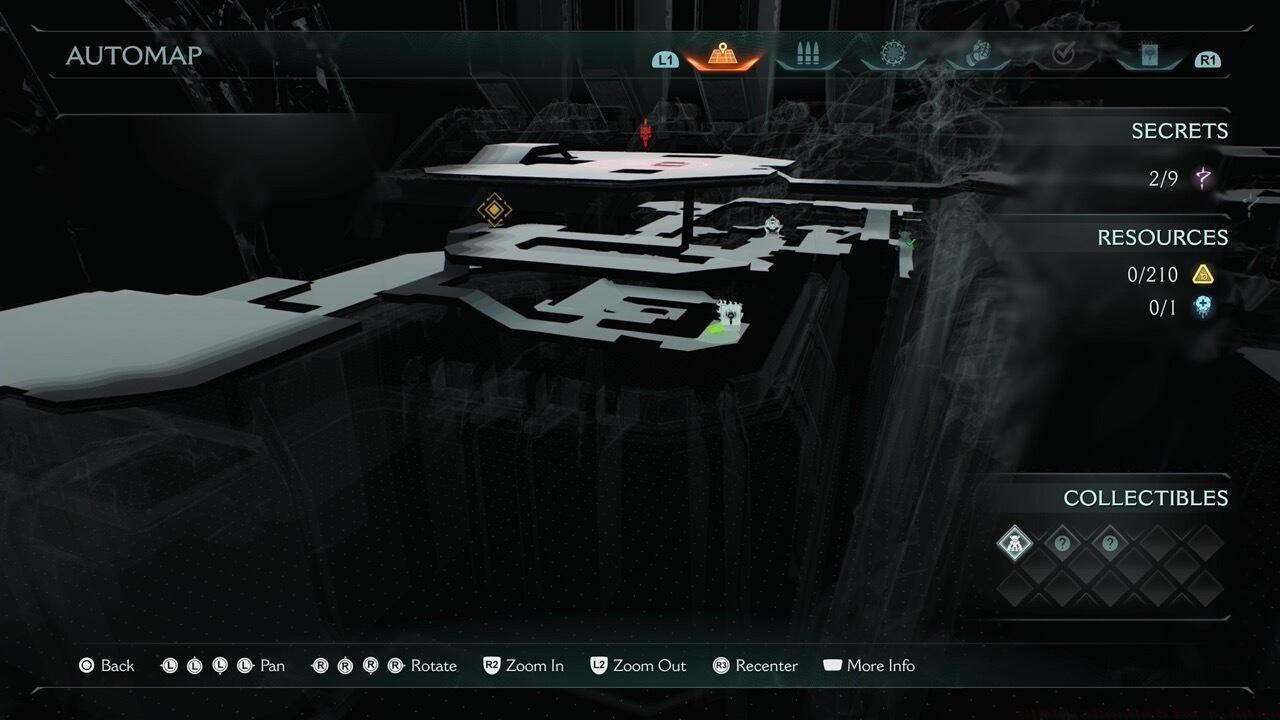Screen dimensions: 1280x720
Task: Select the collected toy figure collectible
Action: (x=1015, y=544)
